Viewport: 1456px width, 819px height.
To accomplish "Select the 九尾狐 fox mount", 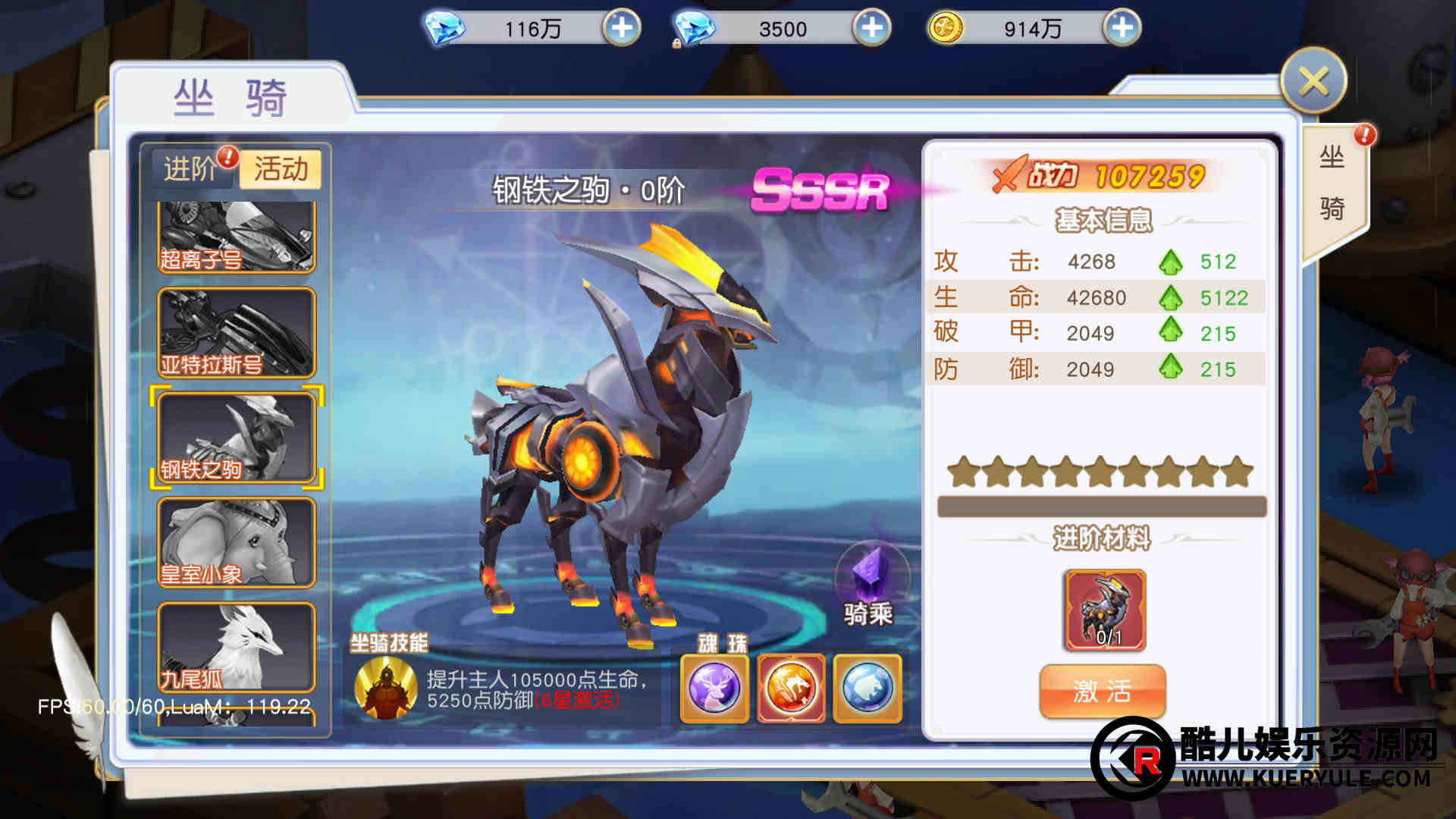I will click(236, 646).
